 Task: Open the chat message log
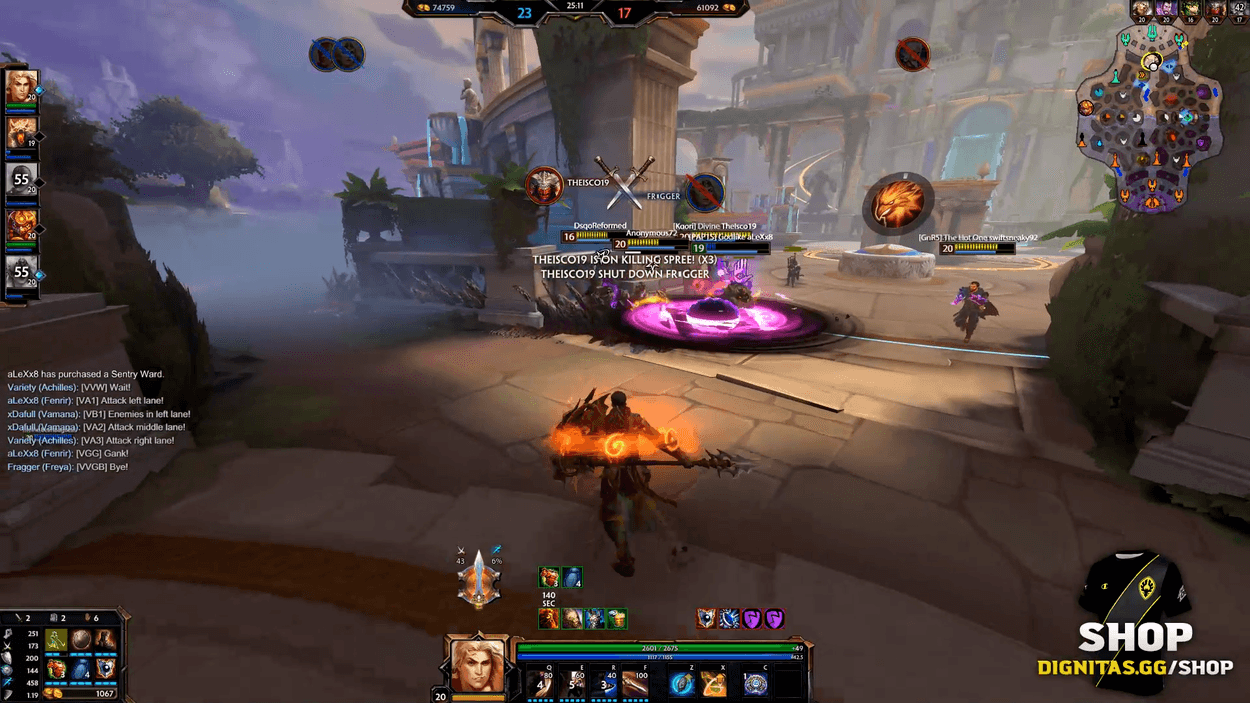point(100,421)
